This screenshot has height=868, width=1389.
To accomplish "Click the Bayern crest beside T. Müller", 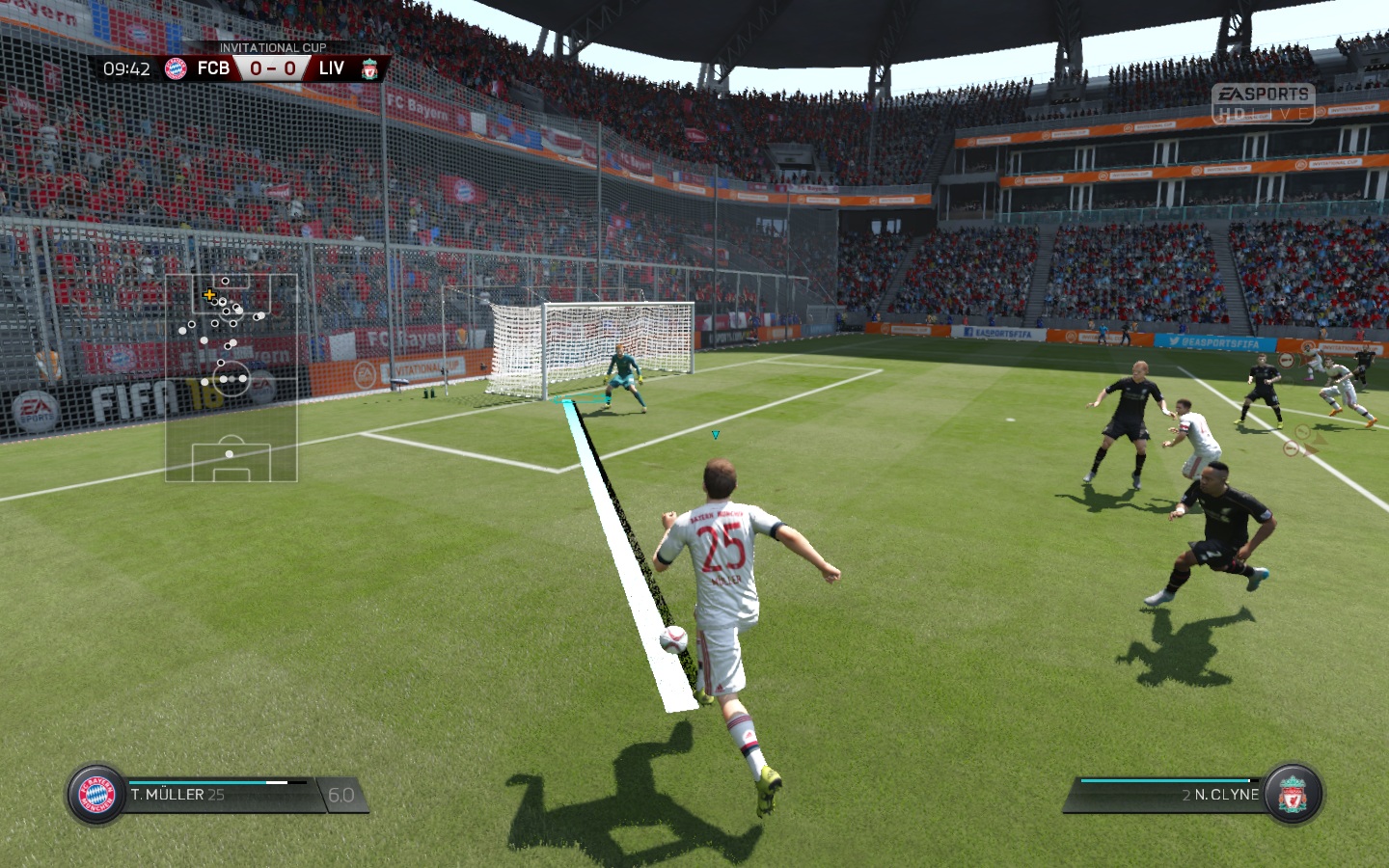I will tap(96, 795).
